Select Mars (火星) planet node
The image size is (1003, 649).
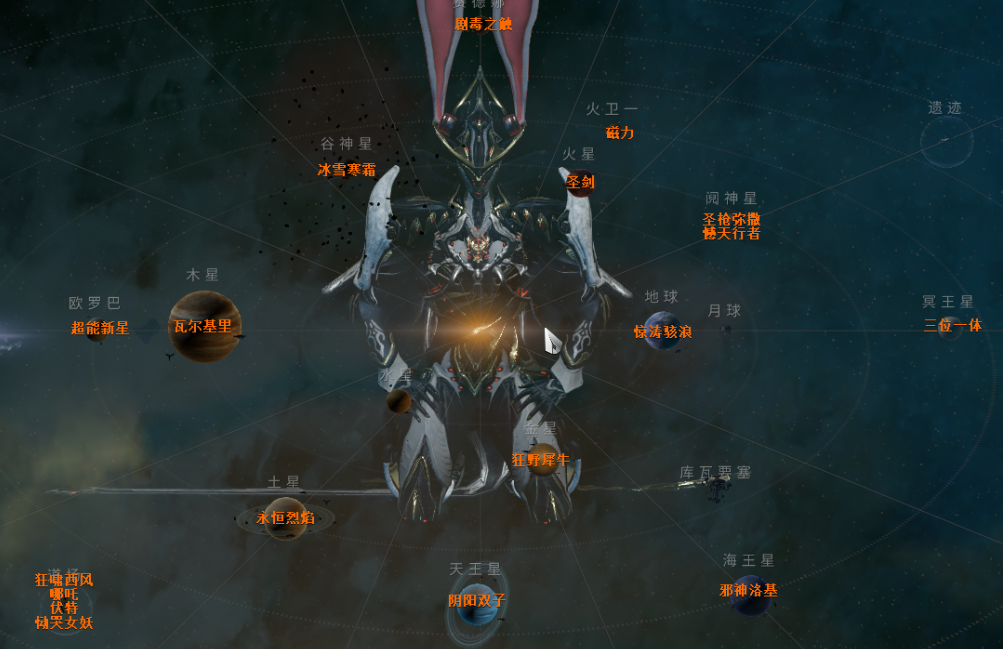click(579, 181)
